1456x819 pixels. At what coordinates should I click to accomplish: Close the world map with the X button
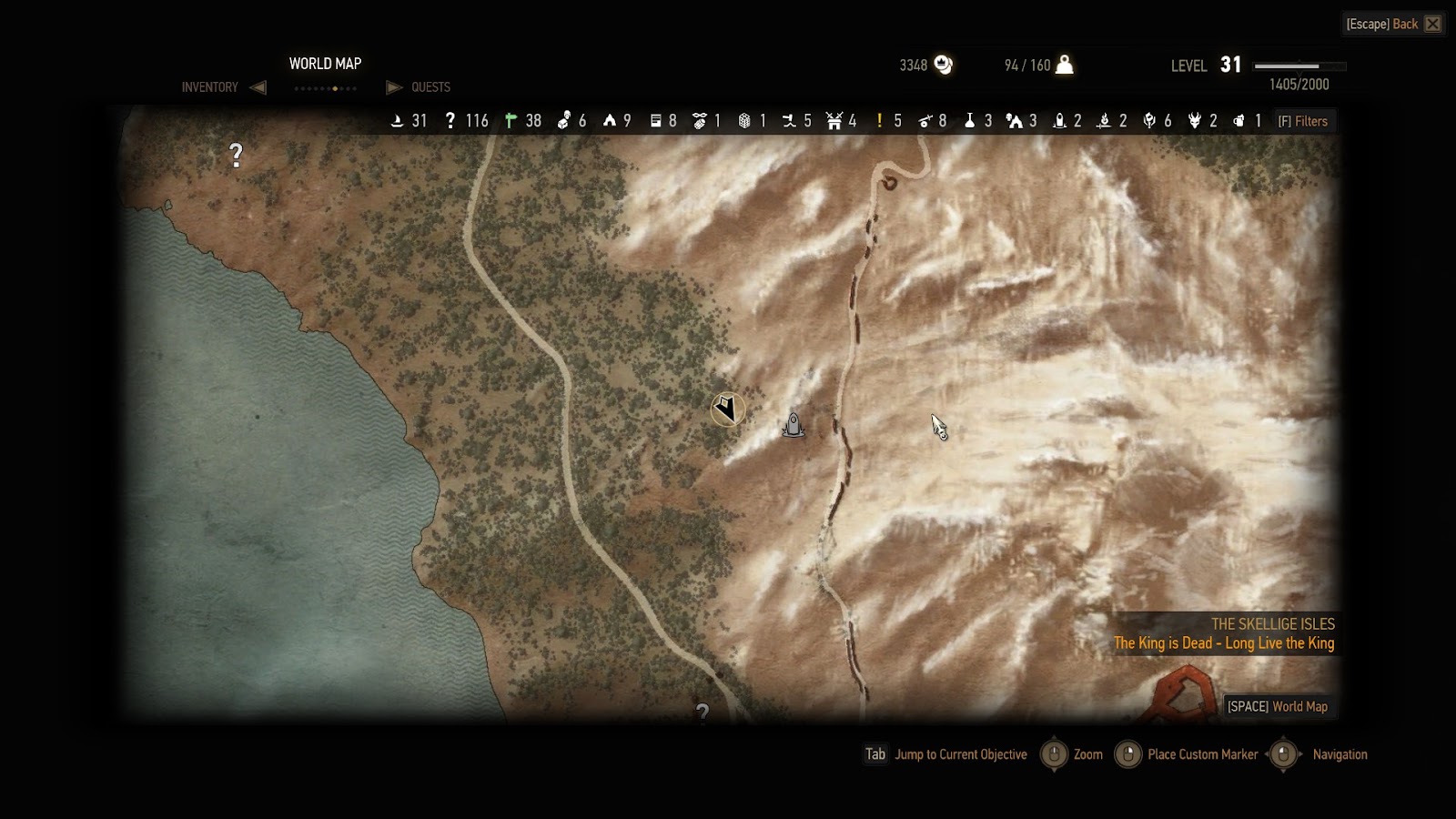click(x=1433, y=24)
